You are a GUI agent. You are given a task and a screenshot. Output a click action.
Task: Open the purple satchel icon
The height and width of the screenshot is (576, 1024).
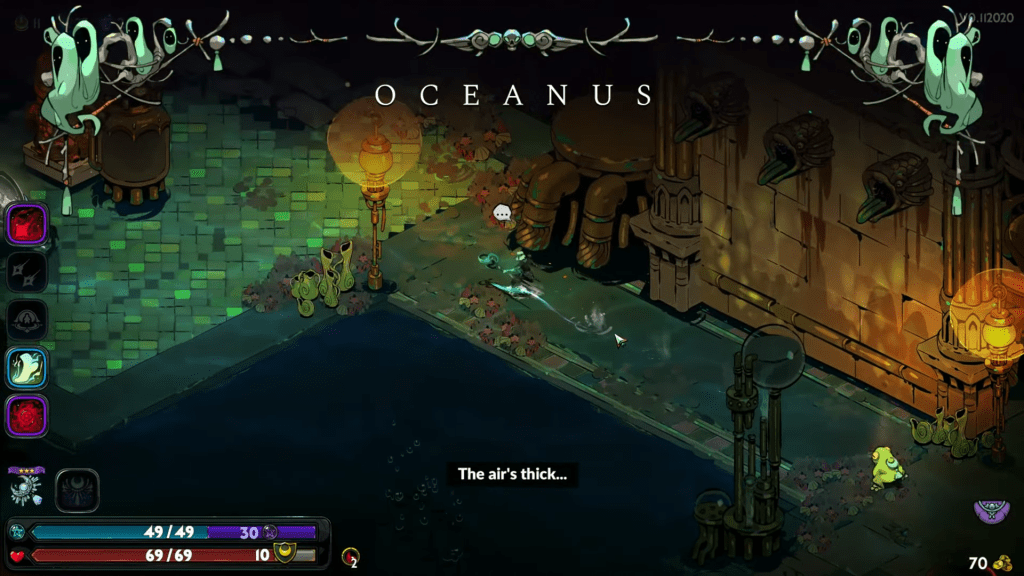pos(990,511)
